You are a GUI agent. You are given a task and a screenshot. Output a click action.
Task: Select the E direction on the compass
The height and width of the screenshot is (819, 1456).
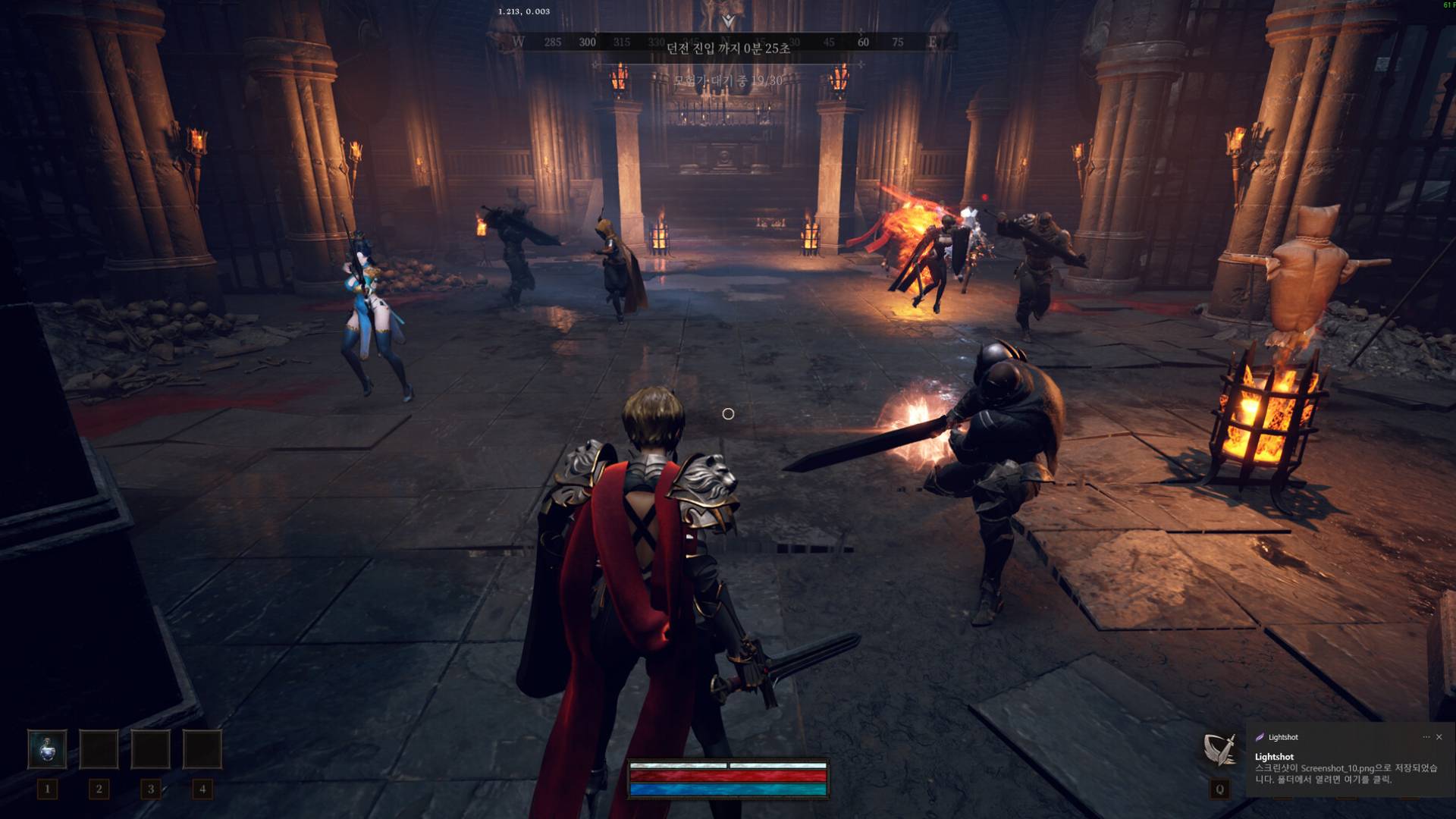click(934, 41)
